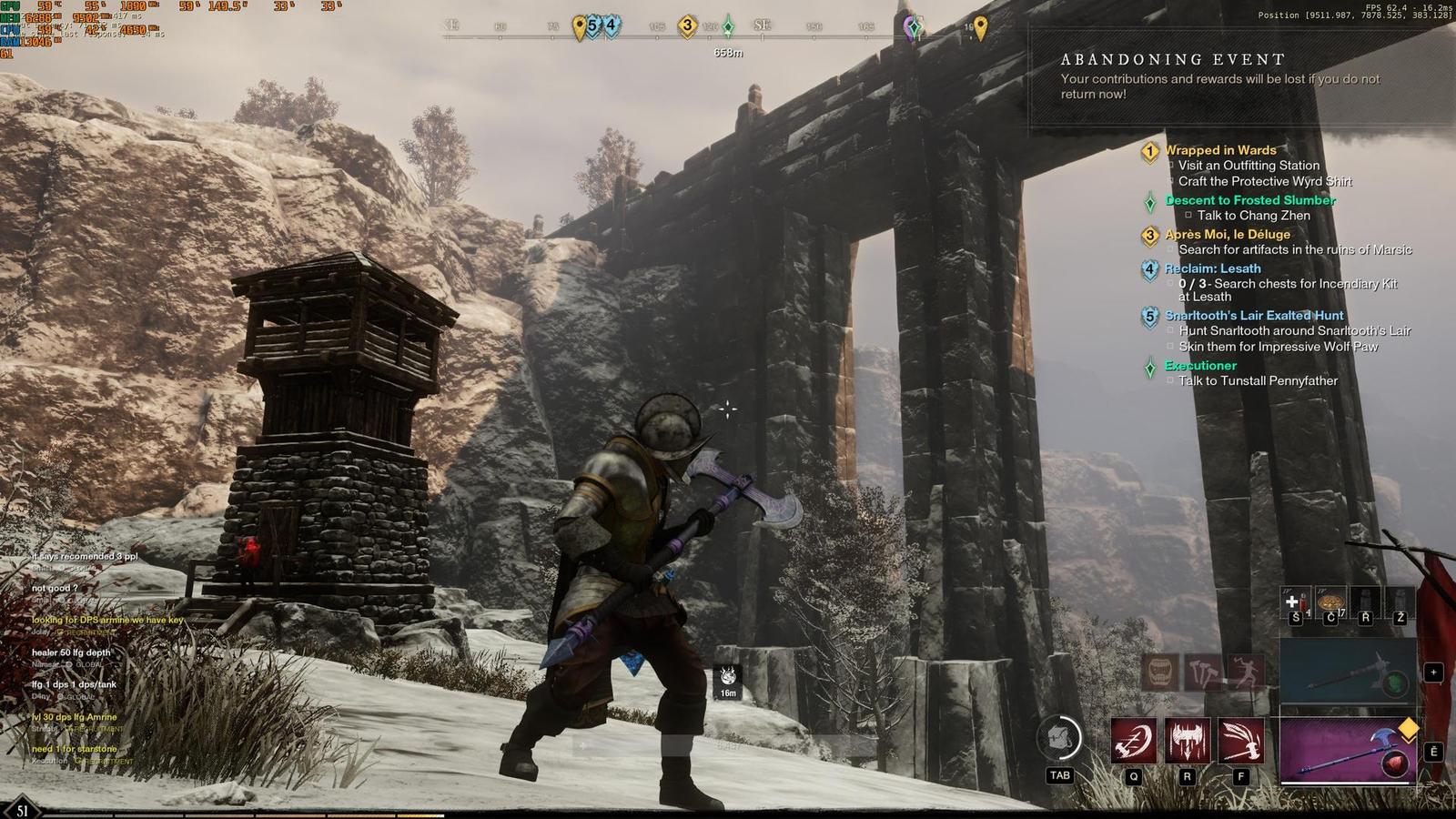Select Snarltooth's Lair Exalted Hunt quest

click(x=1254, y=316)
